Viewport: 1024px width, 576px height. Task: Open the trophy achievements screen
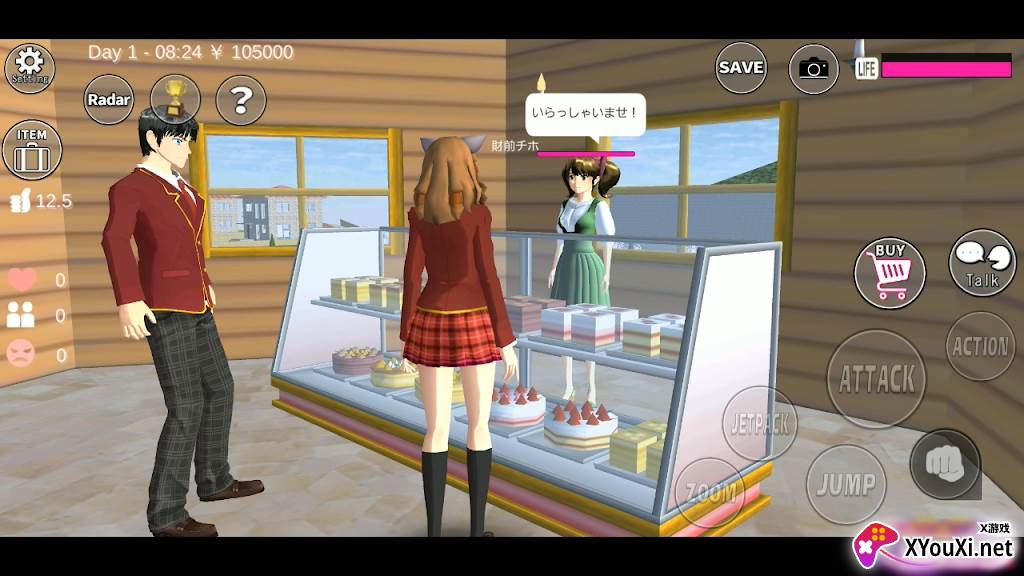click(175, 99)
